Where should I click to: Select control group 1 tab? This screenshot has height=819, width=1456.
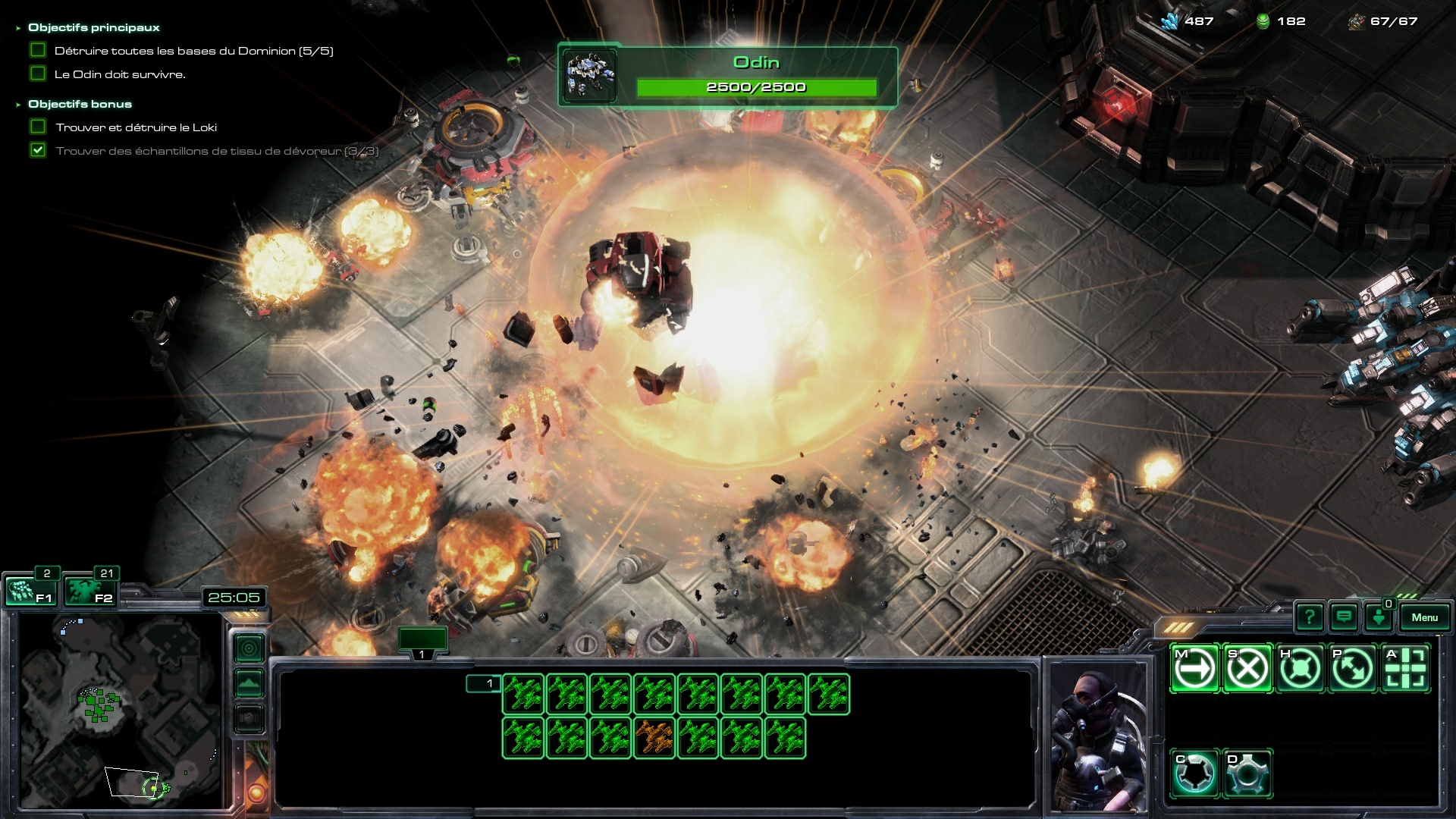pos(422,642)
